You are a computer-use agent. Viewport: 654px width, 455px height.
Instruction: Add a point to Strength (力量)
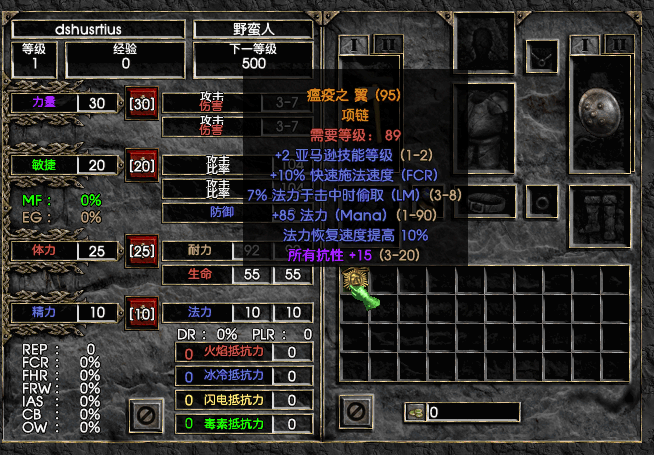(x=141, y=103)
